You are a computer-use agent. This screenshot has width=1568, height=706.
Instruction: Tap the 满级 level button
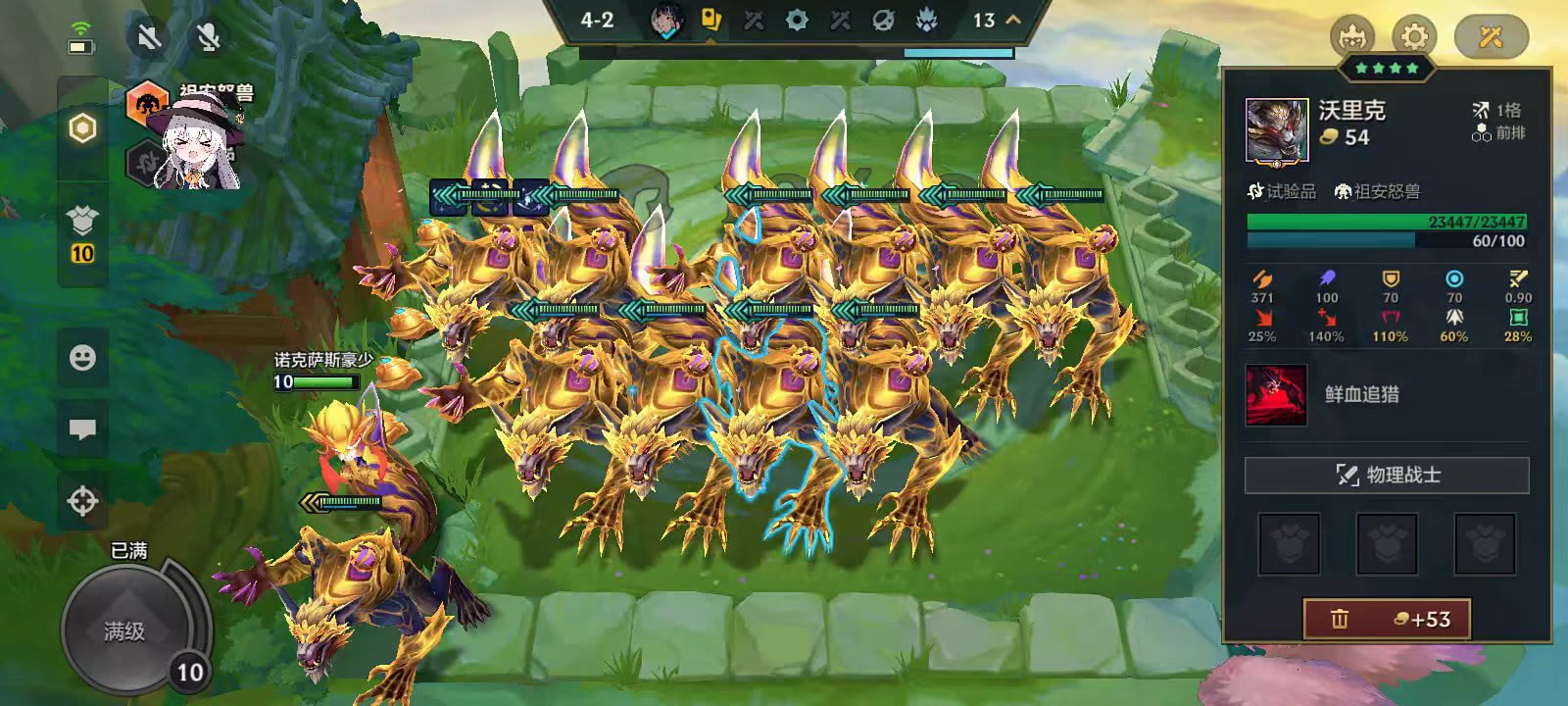click(x=125, y=630)
